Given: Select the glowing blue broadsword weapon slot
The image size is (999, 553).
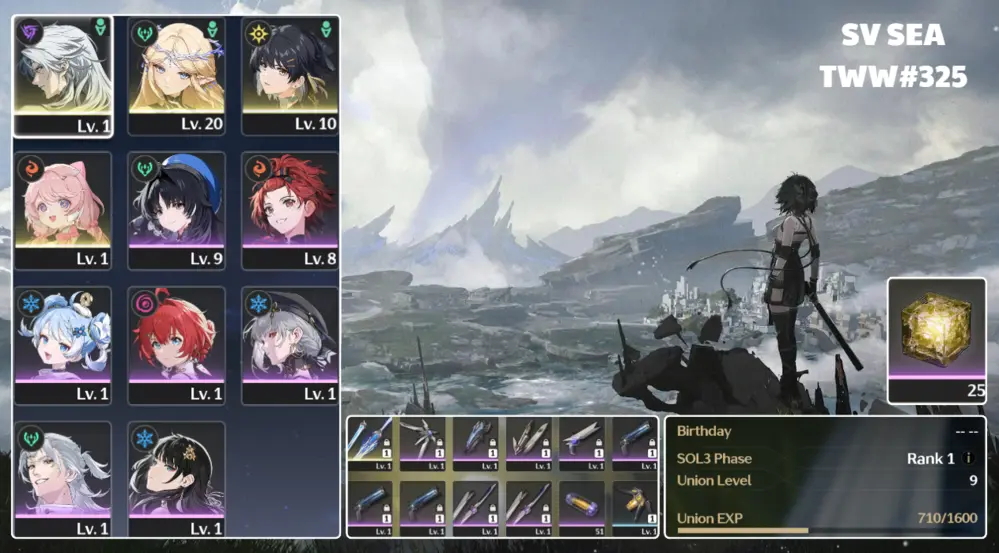Looking at the screenshot, I should [x=370, y=442].
